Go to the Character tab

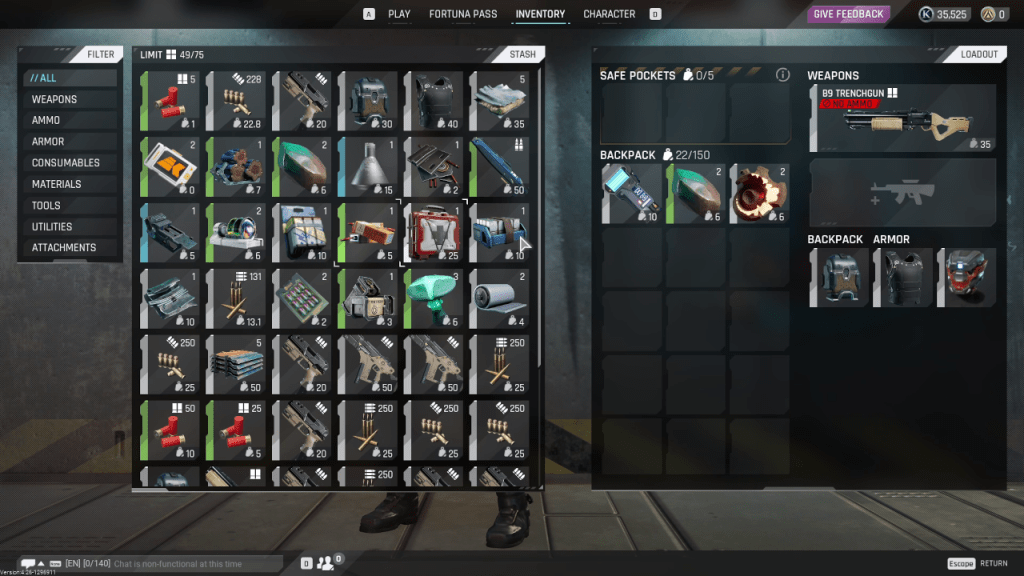tap(609, 14)
